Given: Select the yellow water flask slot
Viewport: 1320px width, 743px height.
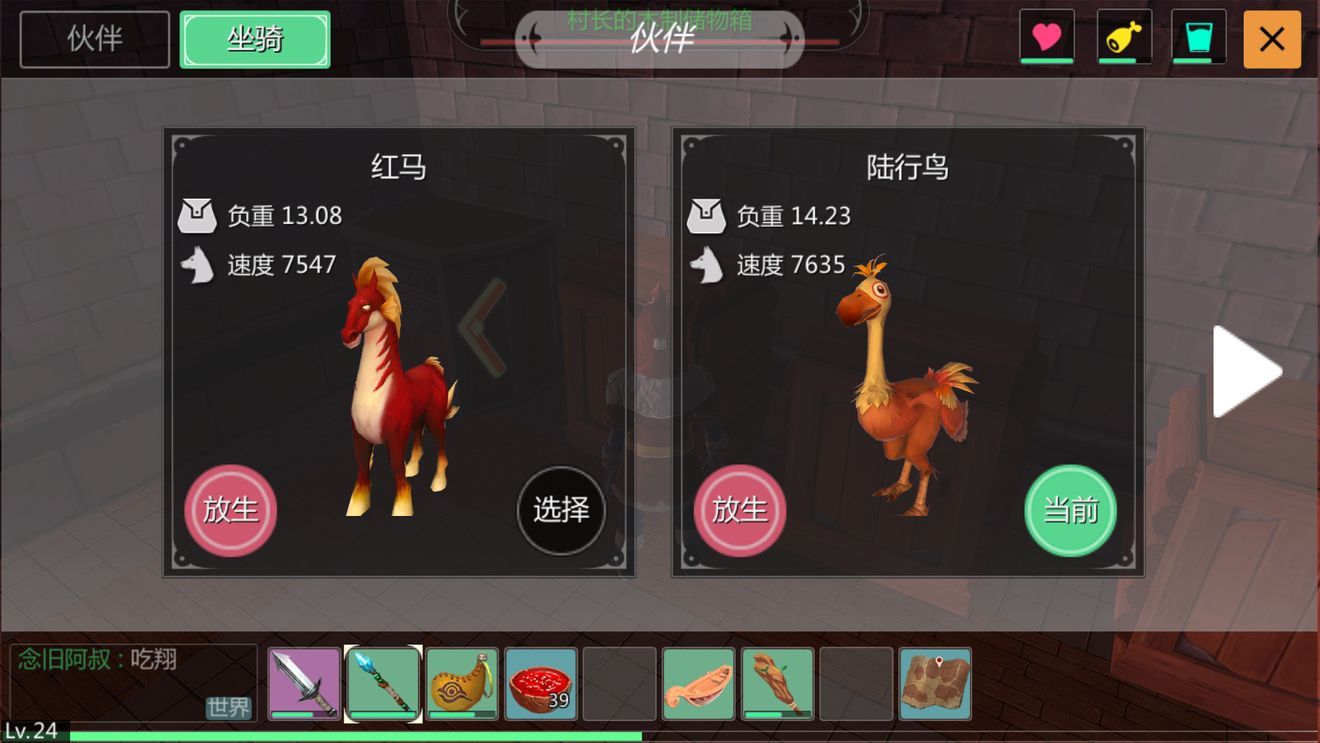Looking at the screenshot, I should point(462,684).
